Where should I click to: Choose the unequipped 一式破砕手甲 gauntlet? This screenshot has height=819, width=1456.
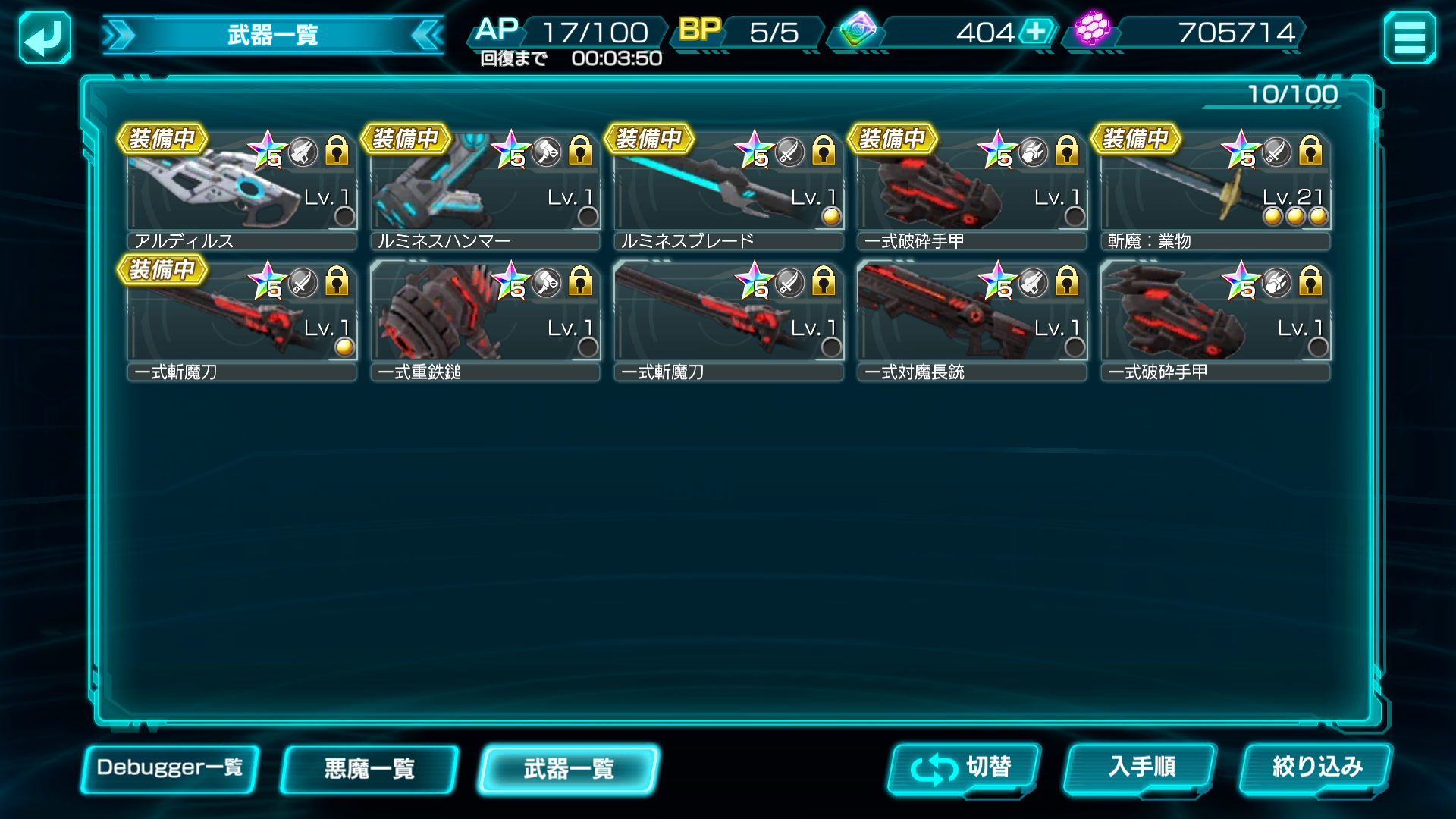tap(1215, 321)
